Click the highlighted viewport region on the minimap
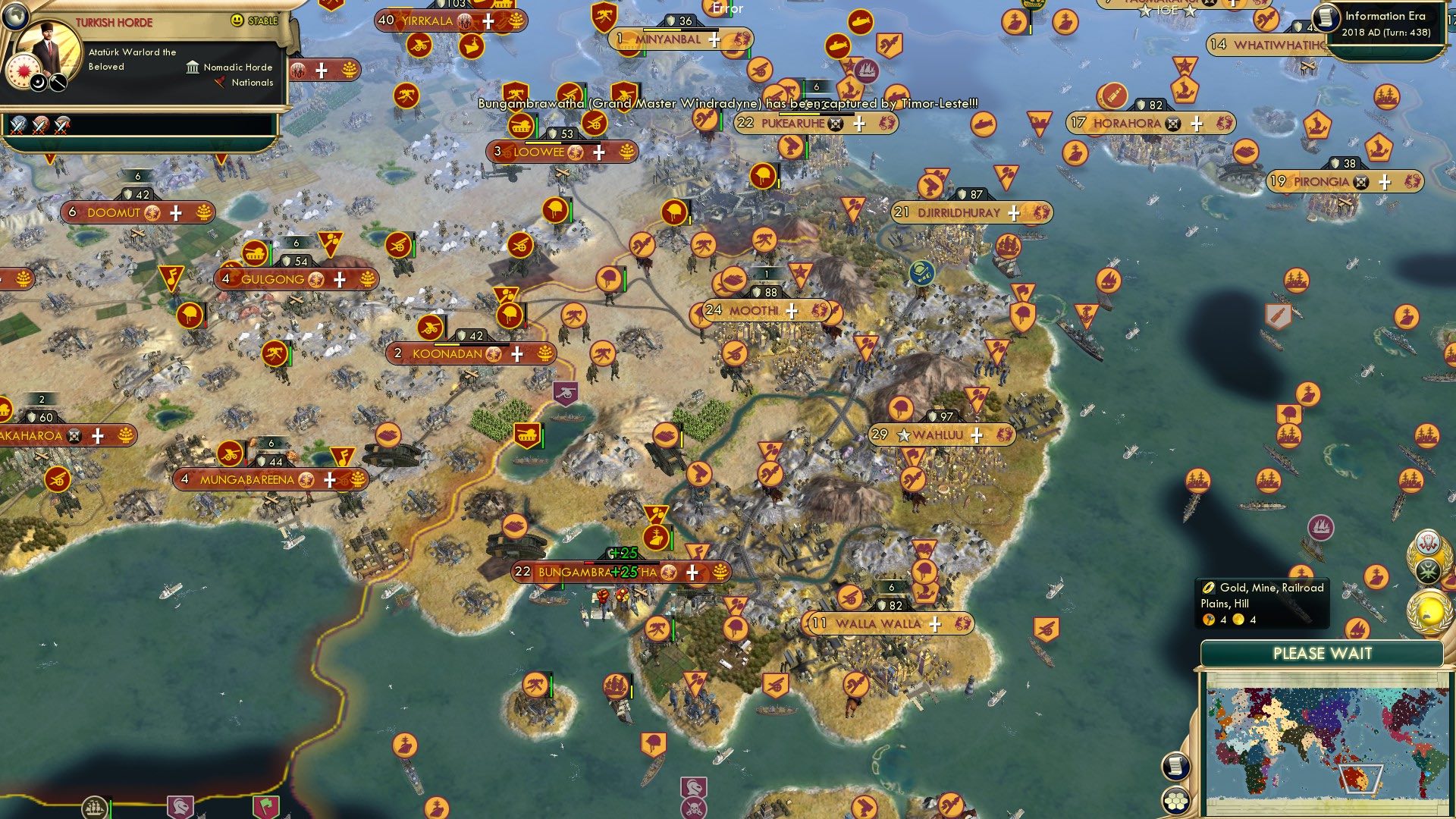1456x819 pixels. pyautogui.click(x=1360, y=777)
